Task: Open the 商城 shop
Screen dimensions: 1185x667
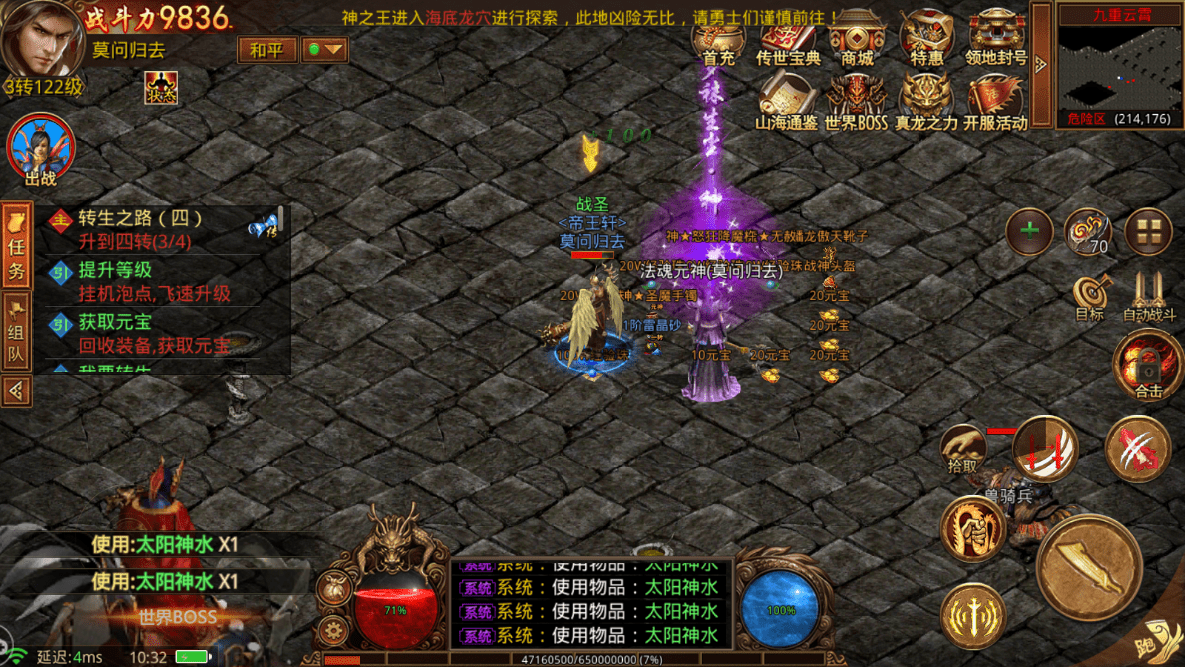Action: point(857,40)
